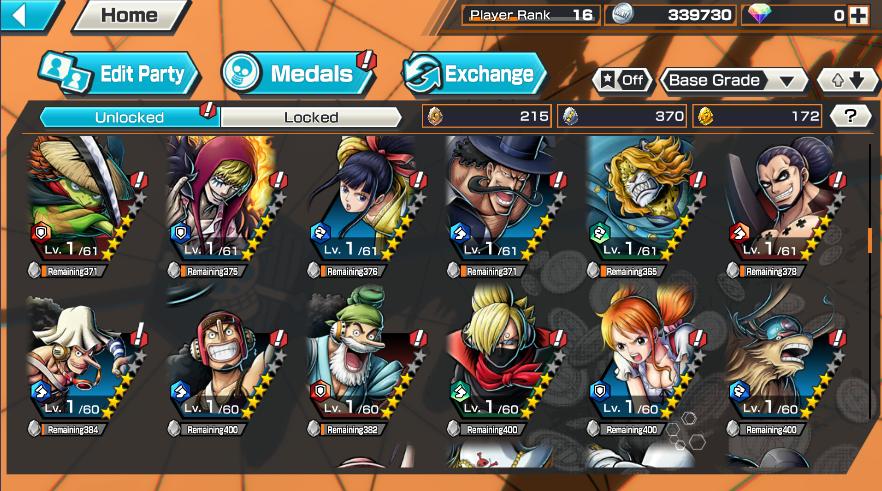Reverse the sort order with arrows button

pyautogui.click(x=846, y=81)
